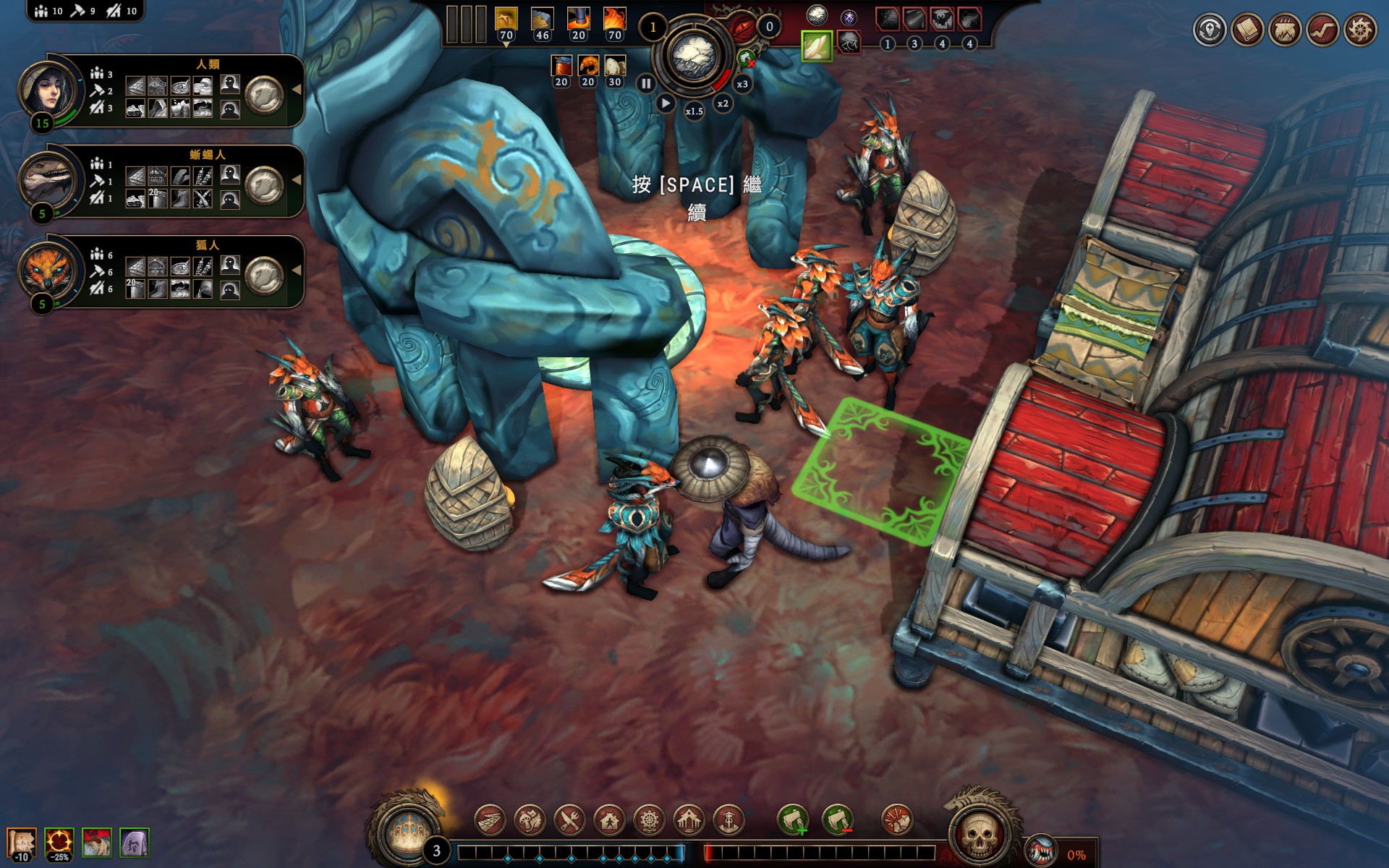The width and height of the screenshot is (1389, 868).
Task: Set game speed to x1.5
Action: click(694, 111)
